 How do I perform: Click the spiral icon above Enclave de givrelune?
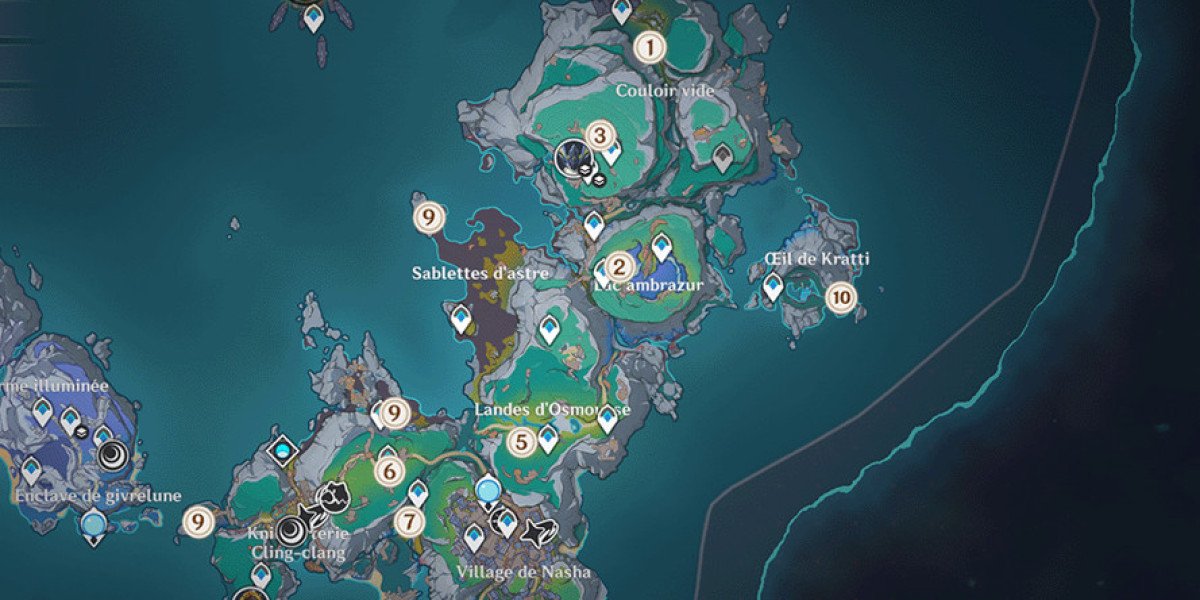click(113, 457)
